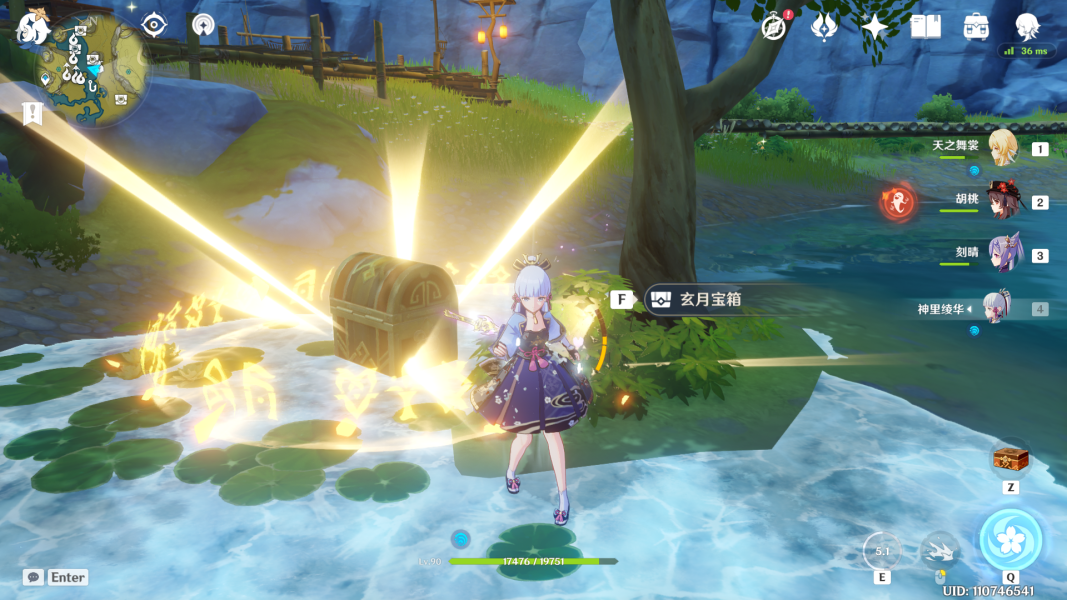Image resolution: width=1067 pixels, height=600 pixels.
Task: Trigger the elemental skill on cooldown
Action: point(882,550)
